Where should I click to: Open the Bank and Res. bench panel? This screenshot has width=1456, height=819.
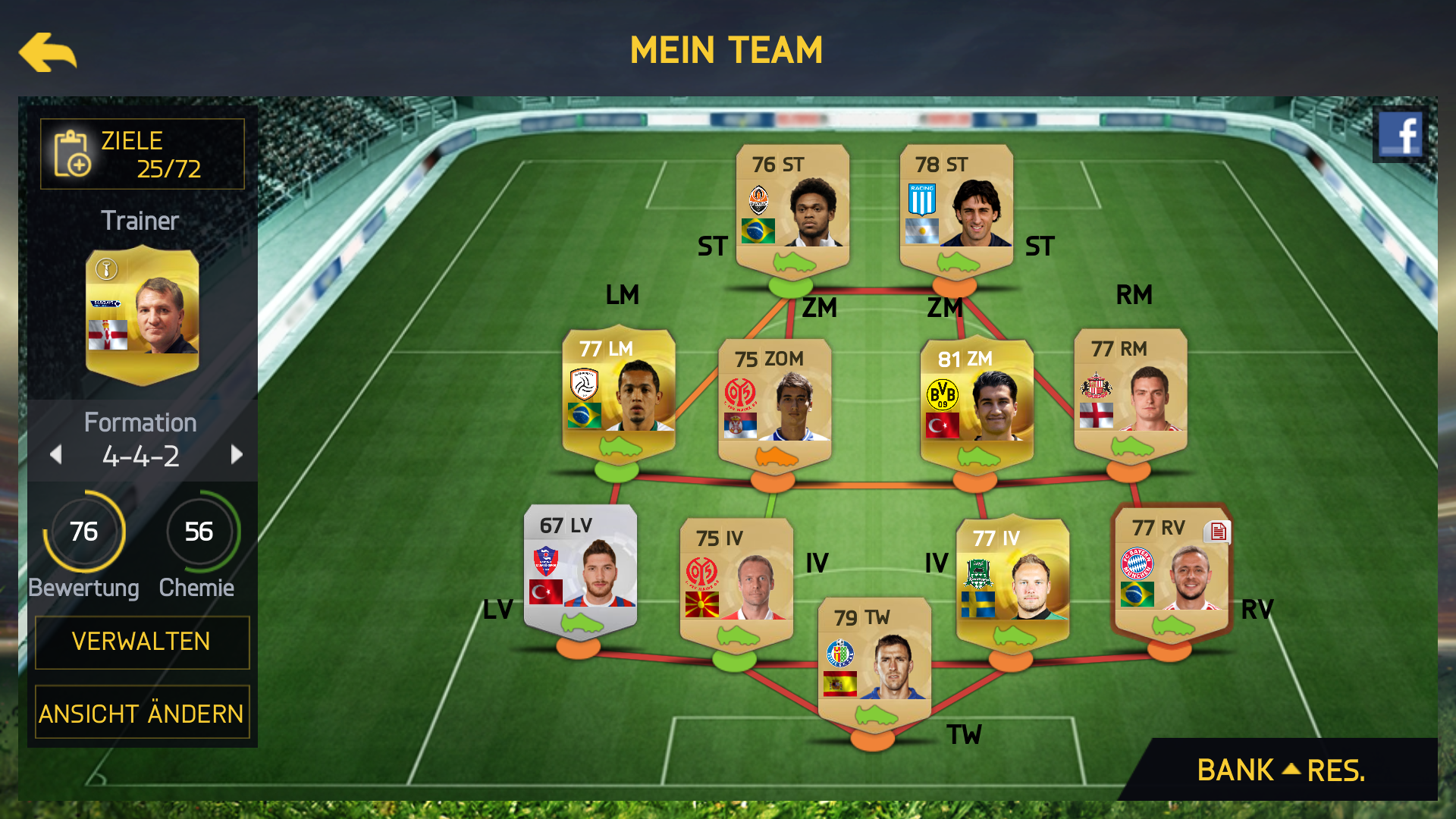pyautogui.click(x=1280, y=770)
